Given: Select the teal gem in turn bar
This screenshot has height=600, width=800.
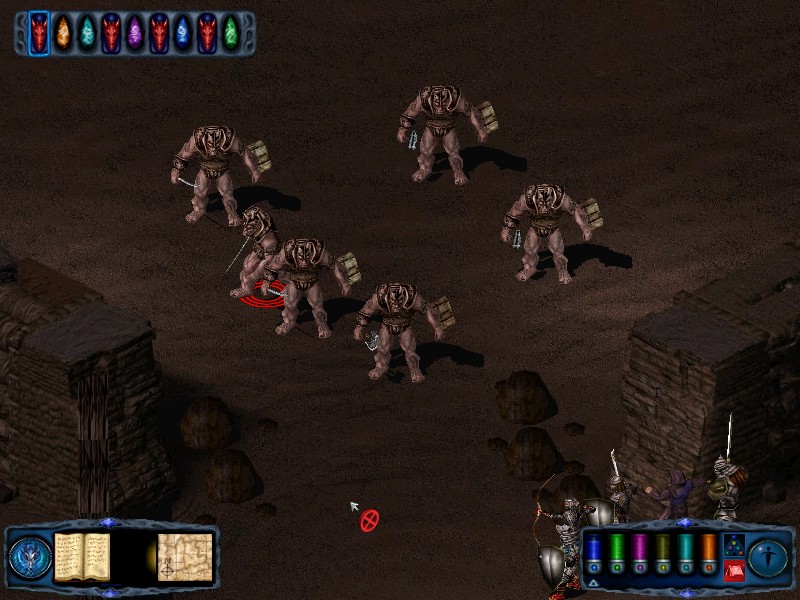Looking at the screenshot, I should (87, 33).
